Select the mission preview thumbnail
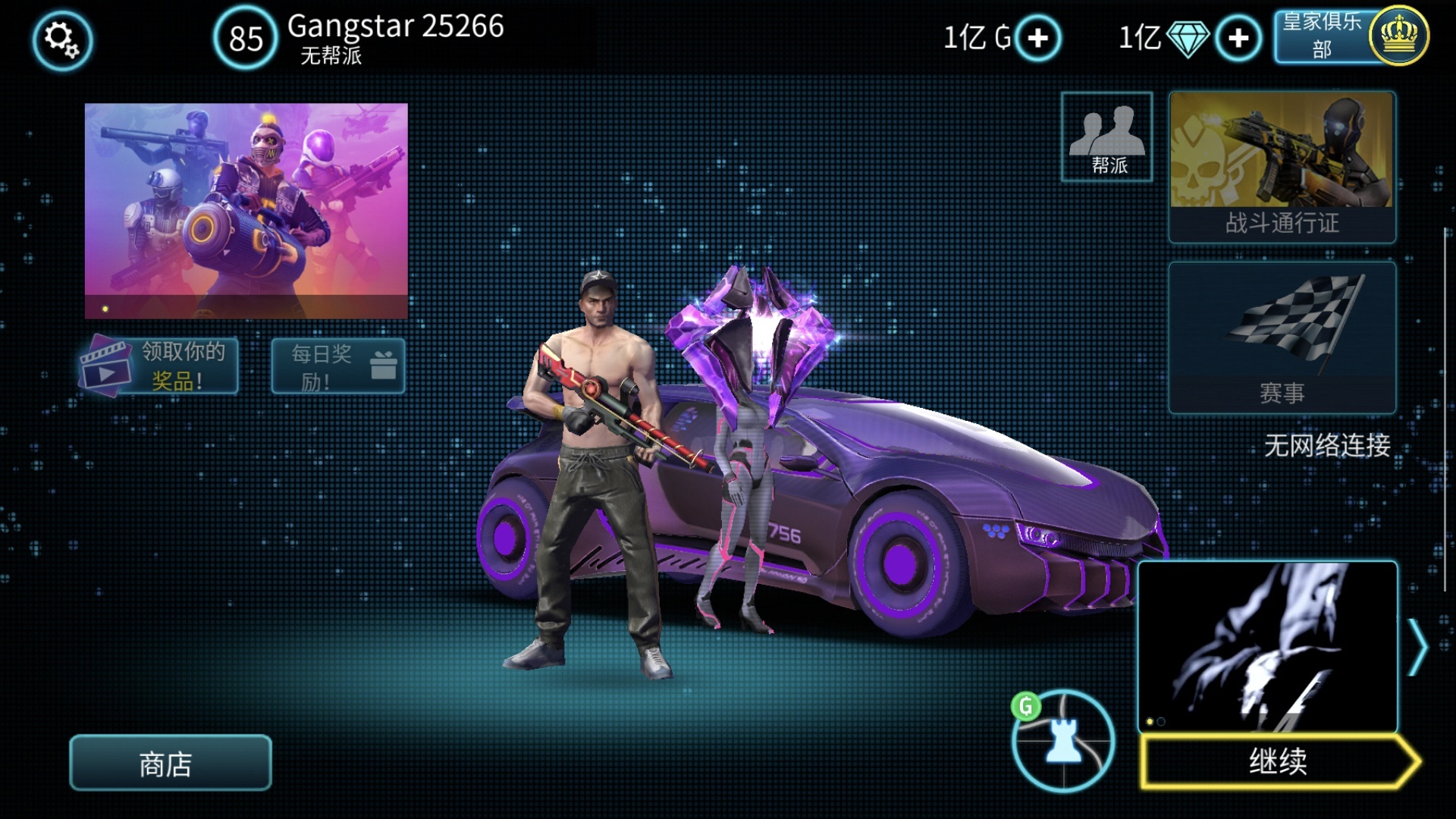Image resolution: width=1456 pixels, height=819 pixels. point(1267,646)
